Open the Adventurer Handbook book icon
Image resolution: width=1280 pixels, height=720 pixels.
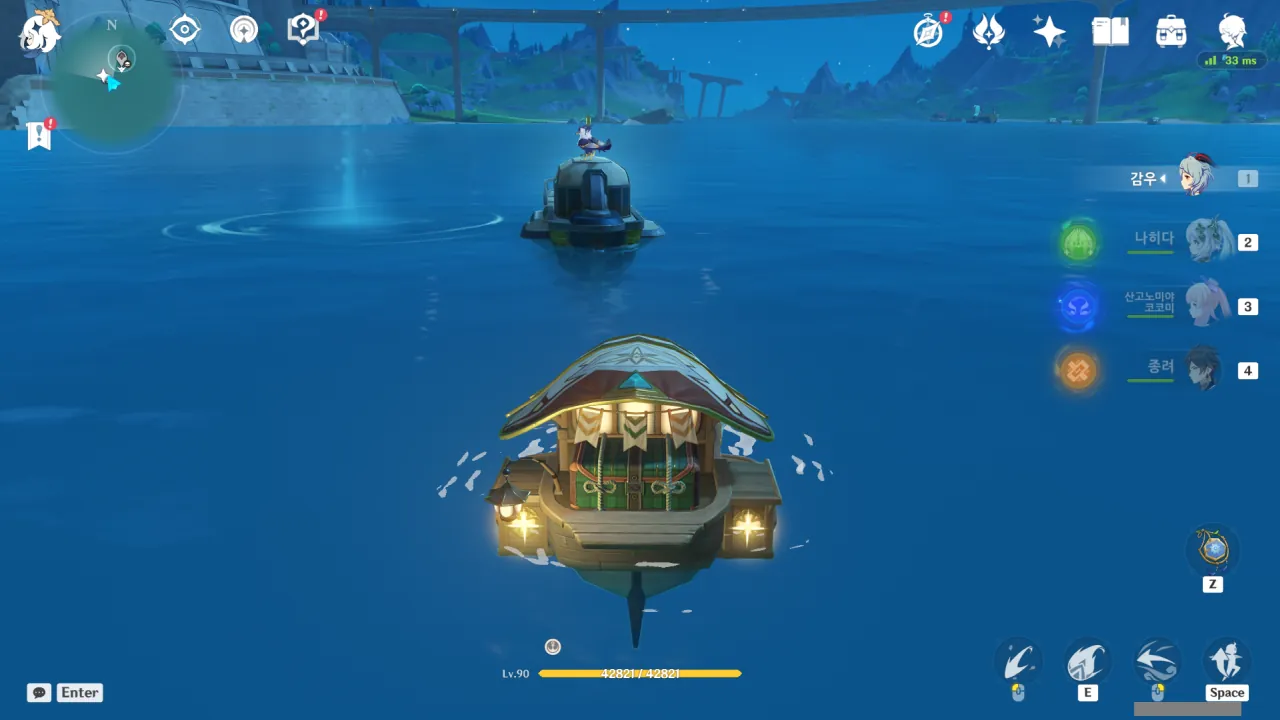click(x=1110, y=32)
